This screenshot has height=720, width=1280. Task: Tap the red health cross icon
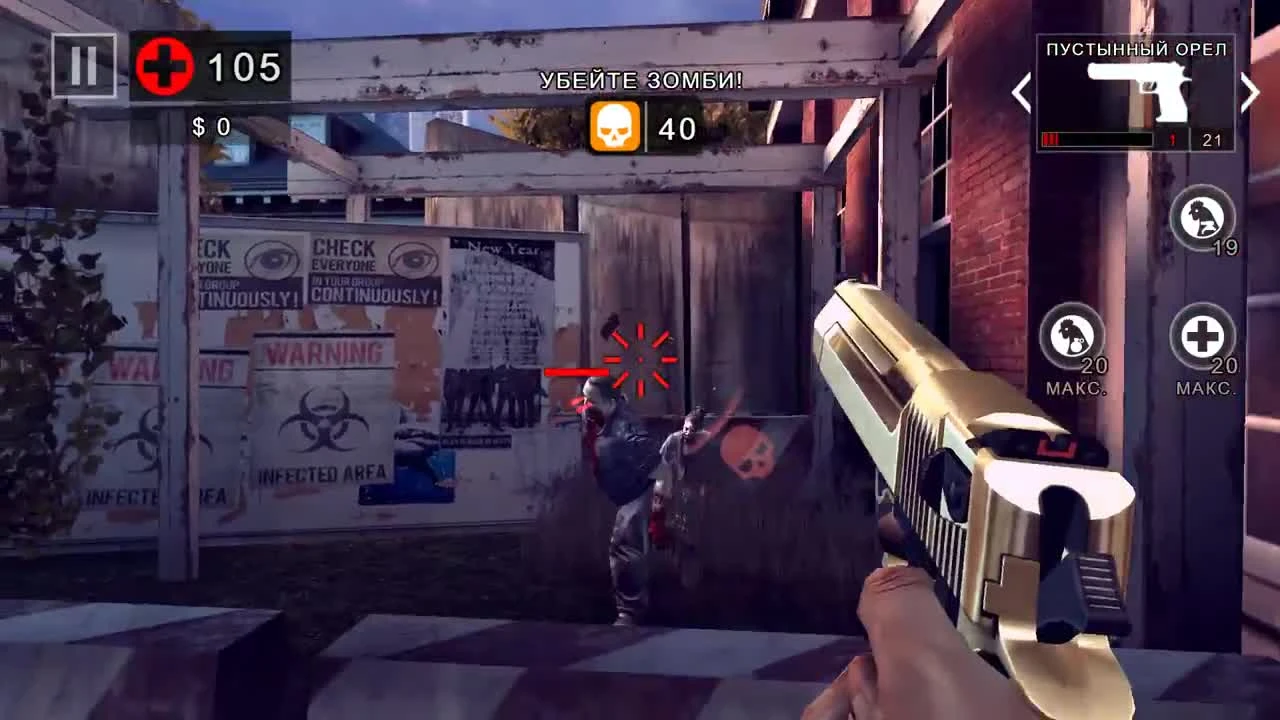point(162,66)
